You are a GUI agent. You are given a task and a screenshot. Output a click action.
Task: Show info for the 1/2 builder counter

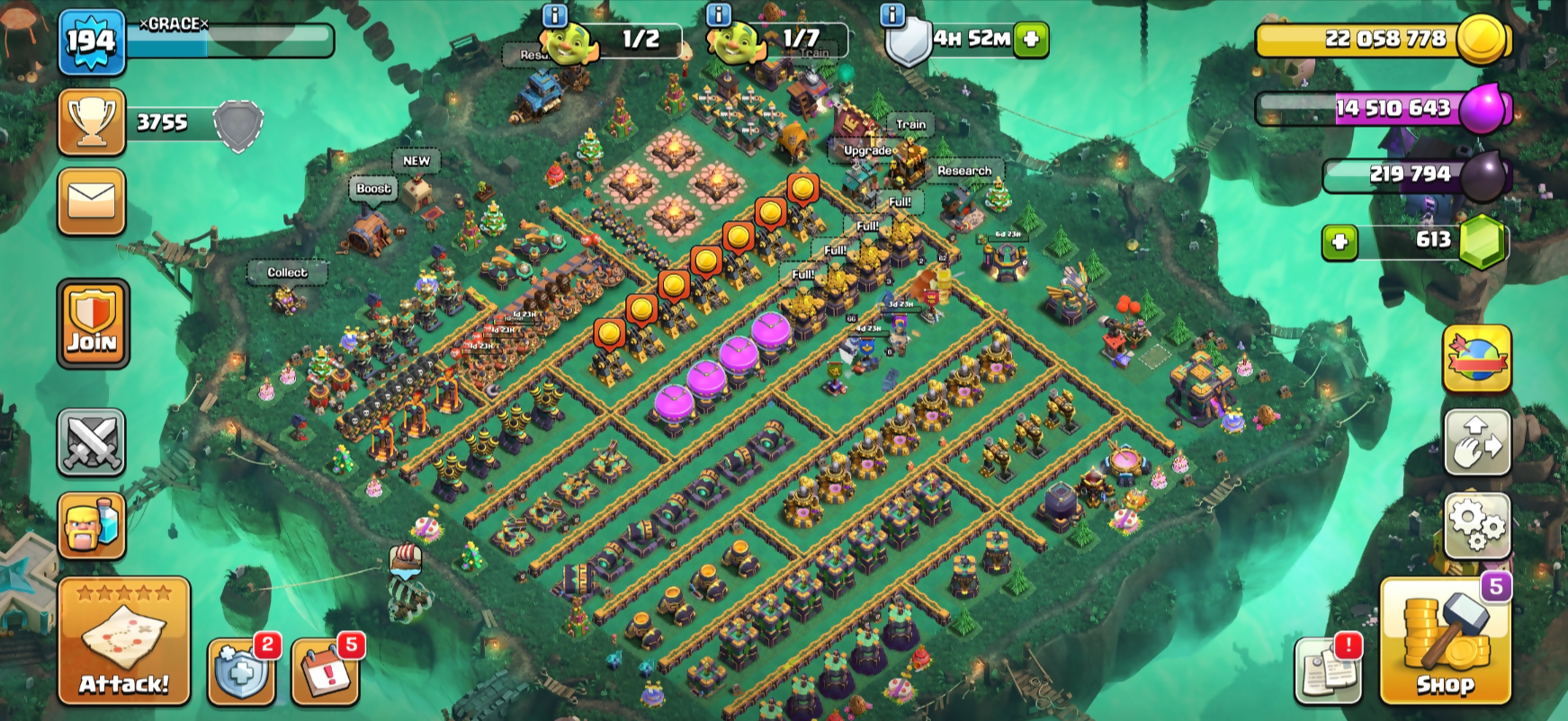coord(555,14)
